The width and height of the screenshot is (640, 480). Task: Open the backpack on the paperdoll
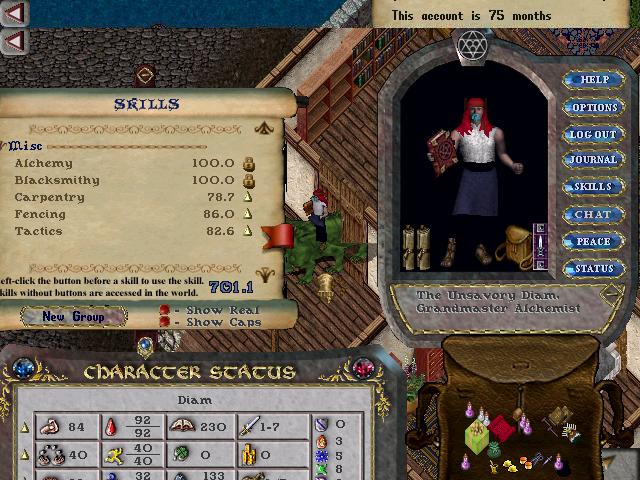click(x=516, y=245)
